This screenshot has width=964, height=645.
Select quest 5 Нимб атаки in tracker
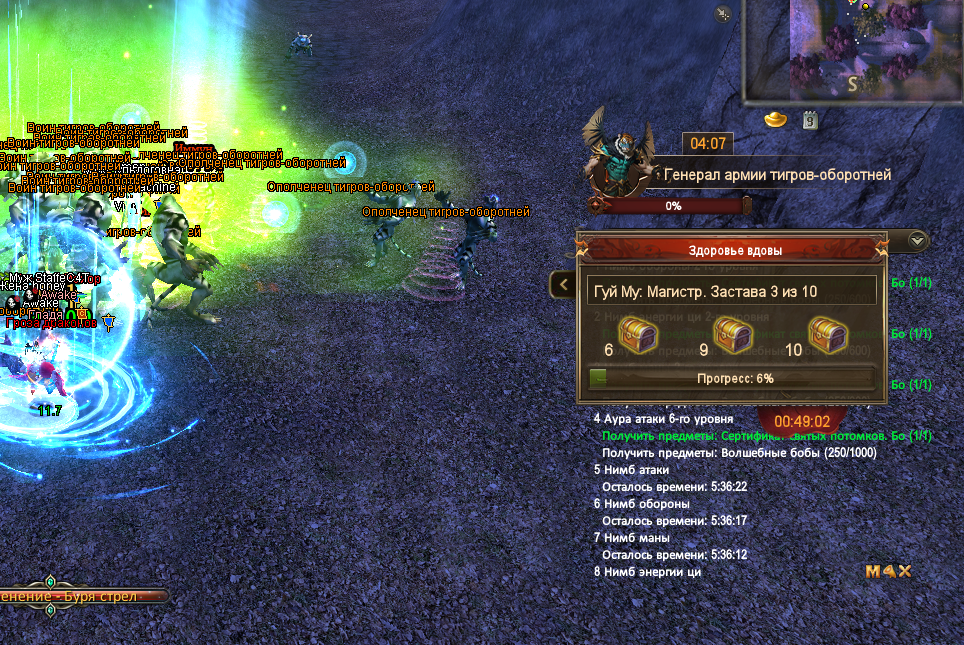tap(637, 469)
